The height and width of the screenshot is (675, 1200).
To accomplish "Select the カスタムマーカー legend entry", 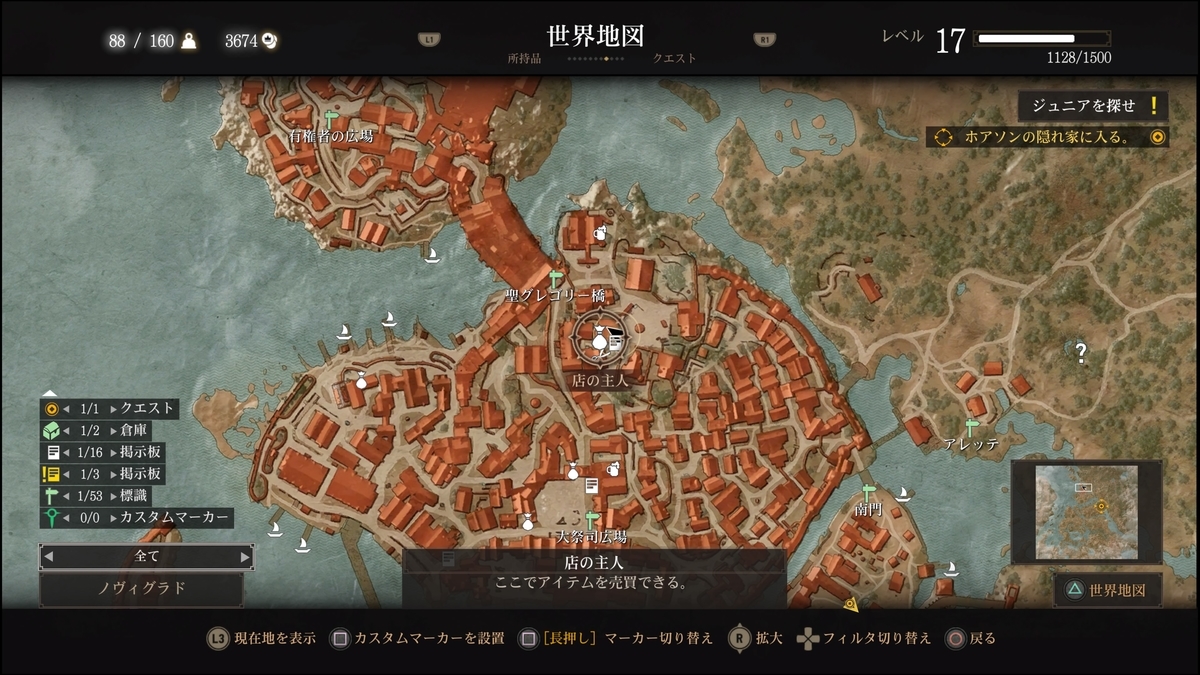I will click(136, 518).
